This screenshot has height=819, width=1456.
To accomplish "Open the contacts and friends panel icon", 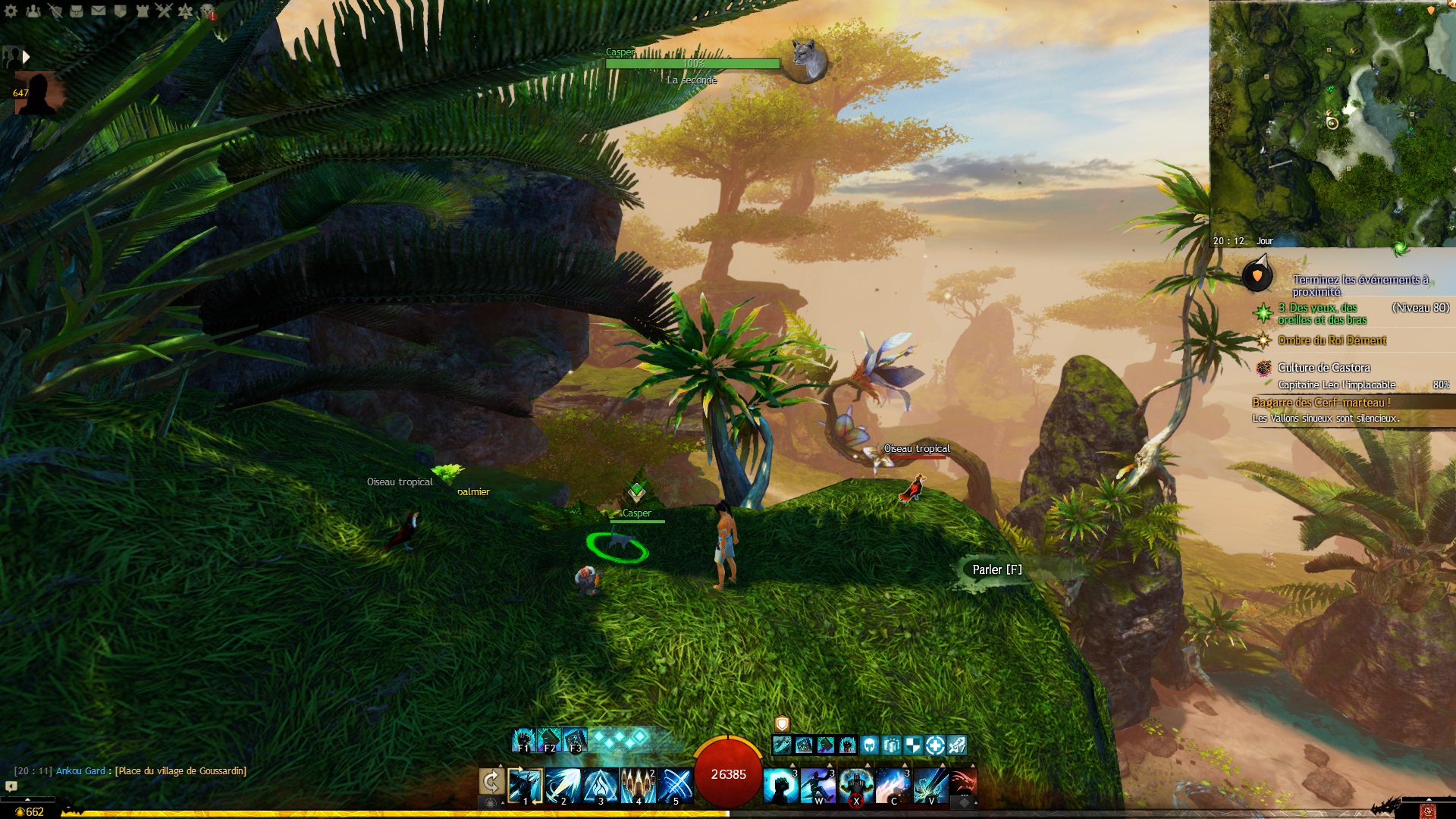I will coord(33,11).
